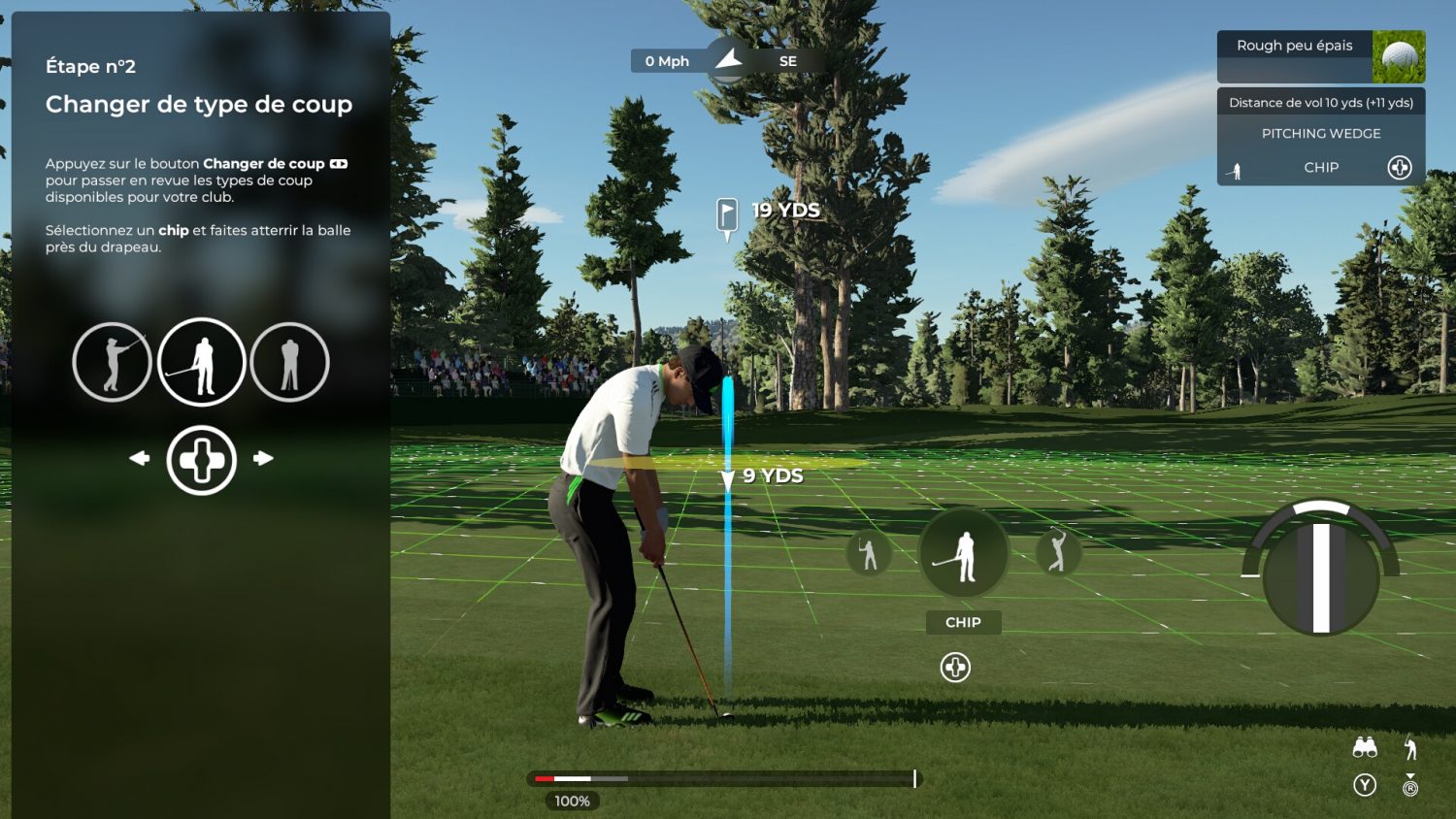Click the wind direction arrow indicator

tap(728, 60)
